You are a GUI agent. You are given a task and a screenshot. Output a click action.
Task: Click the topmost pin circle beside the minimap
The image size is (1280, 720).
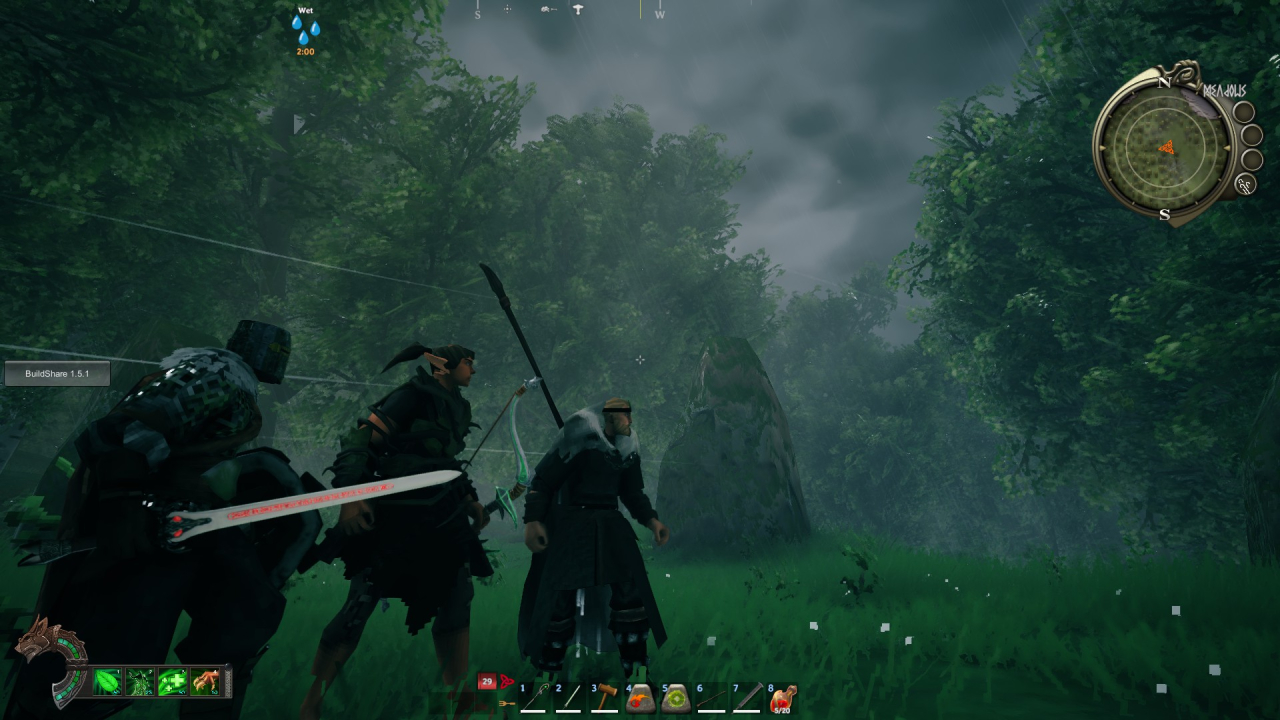click(x=1244, y=112)
